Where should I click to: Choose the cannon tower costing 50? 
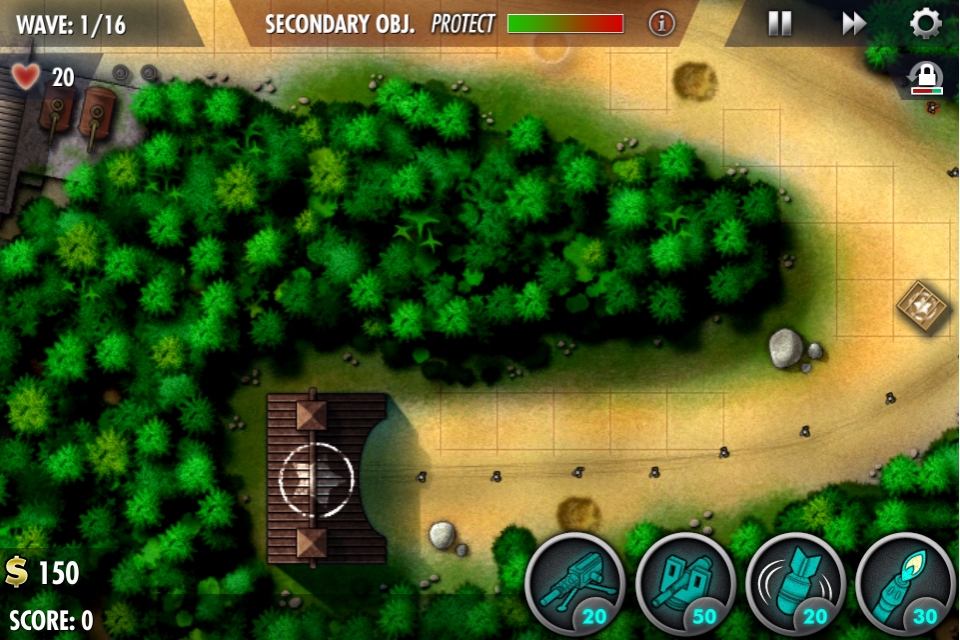tap(685, 584)
